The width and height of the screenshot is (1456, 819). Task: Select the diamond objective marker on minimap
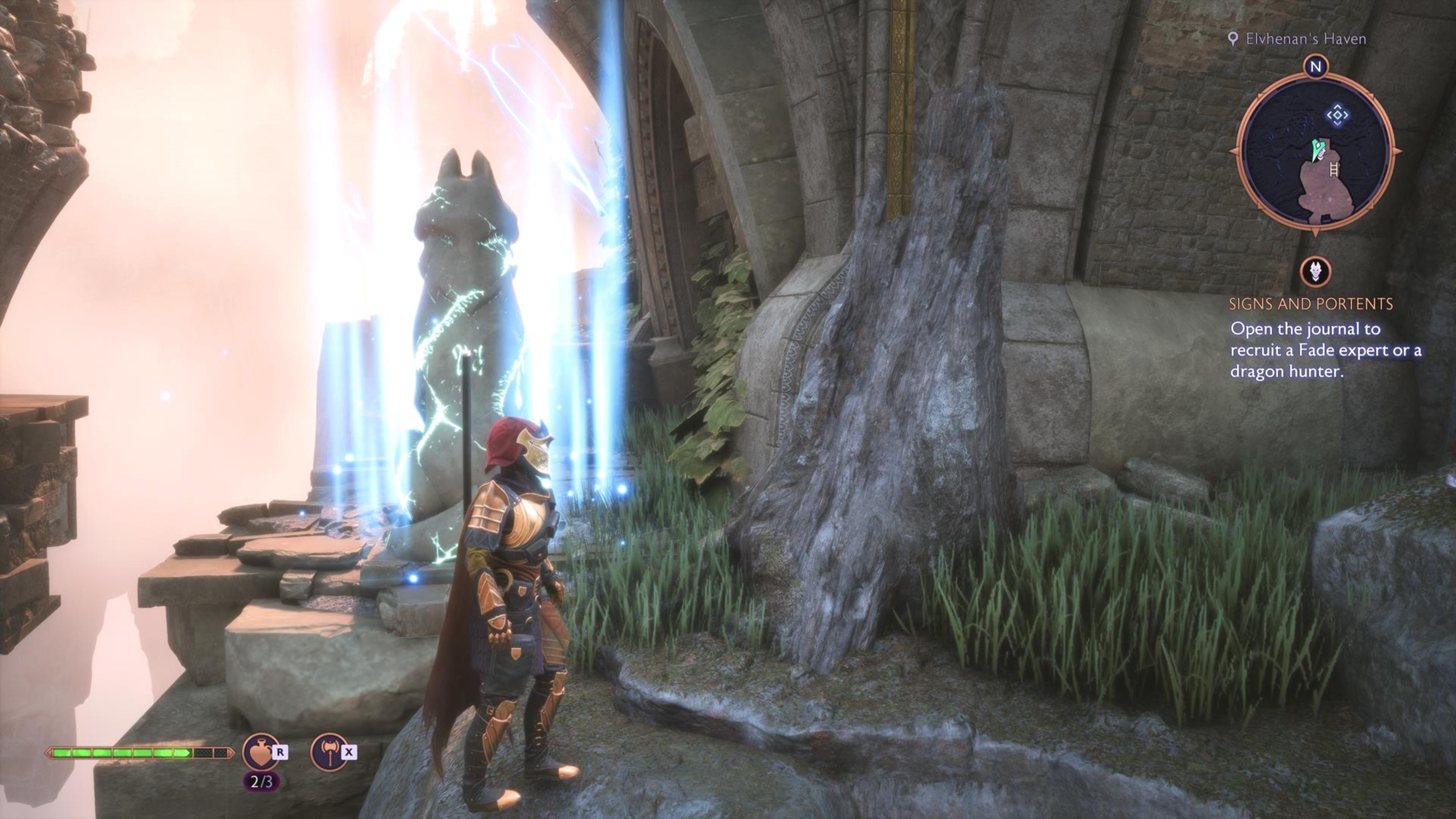pyautogui.click(x=1337, y=115)
